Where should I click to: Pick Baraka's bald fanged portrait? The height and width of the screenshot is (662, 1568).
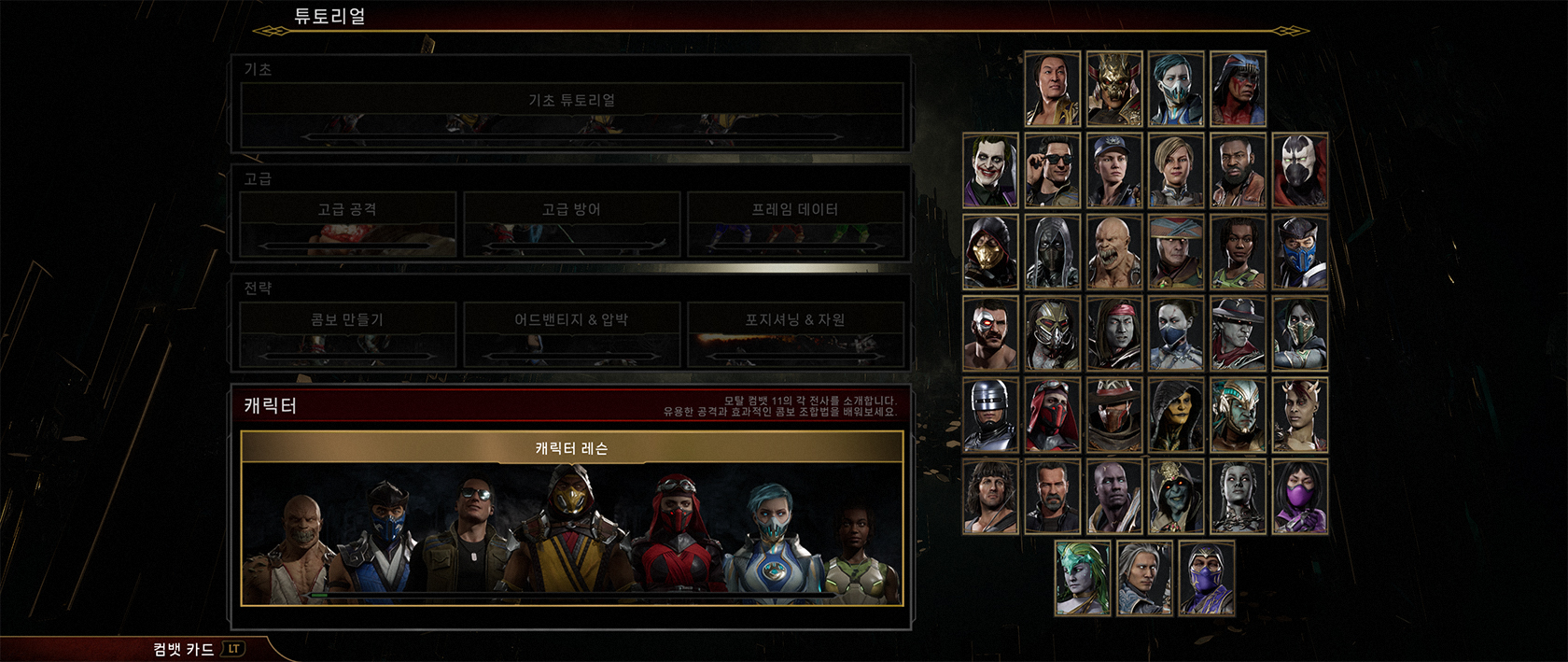1114,252
